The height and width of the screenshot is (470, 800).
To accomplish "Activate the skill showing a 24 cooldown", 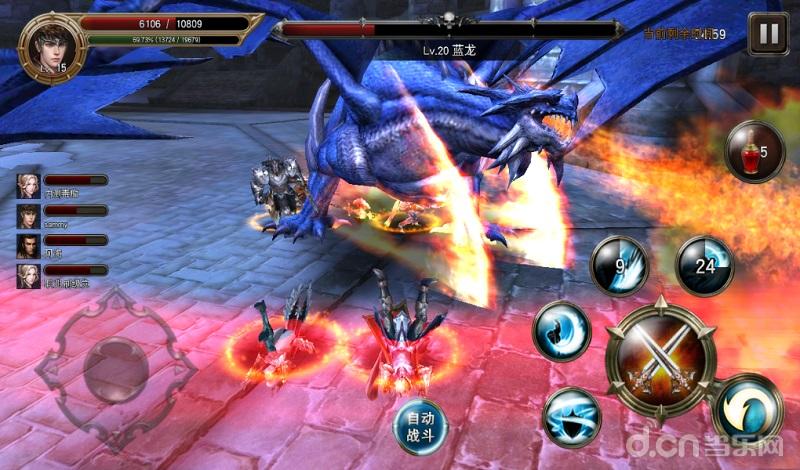I will pos(705,266).
